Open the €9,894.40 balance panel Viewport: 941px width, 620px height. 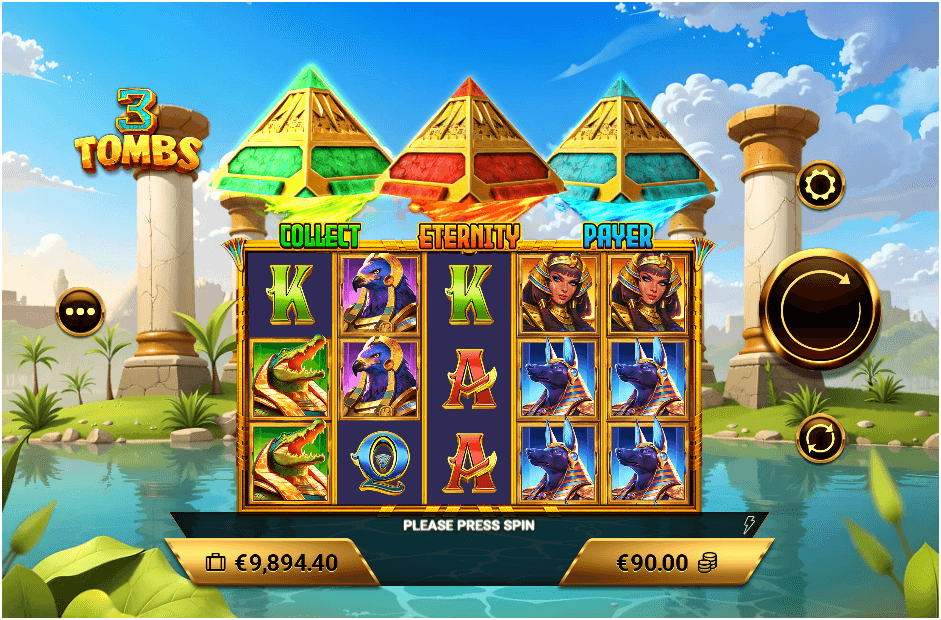tap(272, 562)
